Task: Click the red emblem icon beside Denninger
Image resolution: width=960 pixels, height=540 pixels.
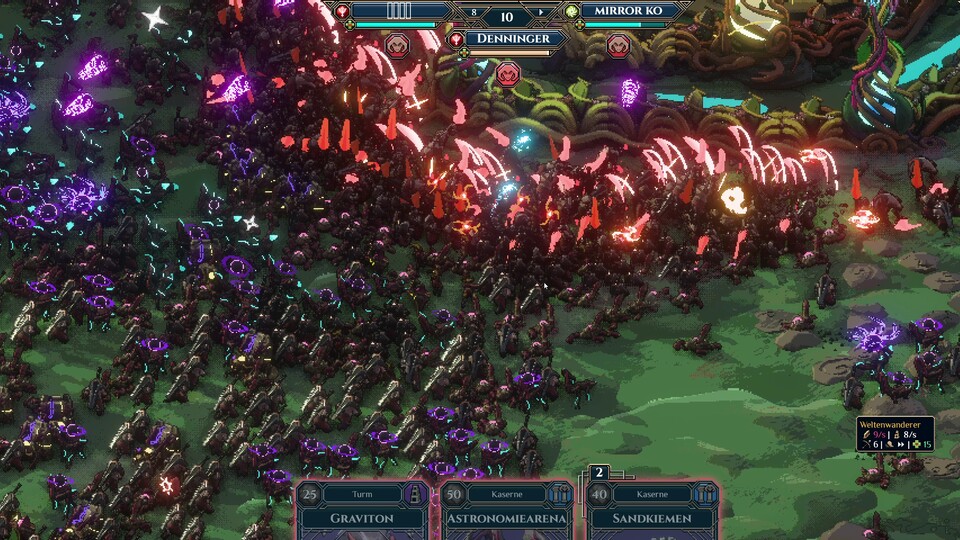Action: click(x=458, y=39)
